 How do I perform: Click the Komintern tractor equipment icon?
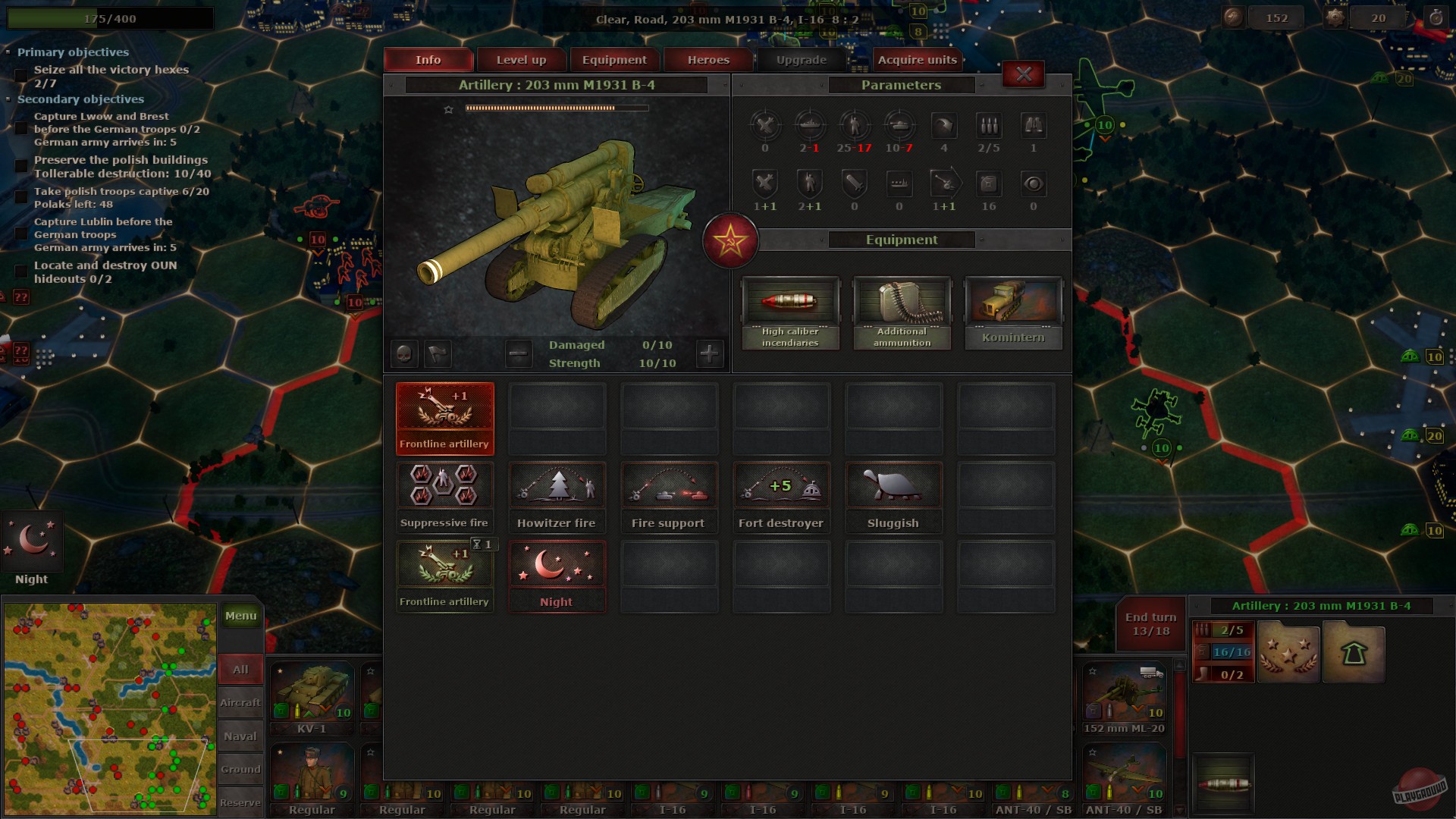click(1014, 311)
